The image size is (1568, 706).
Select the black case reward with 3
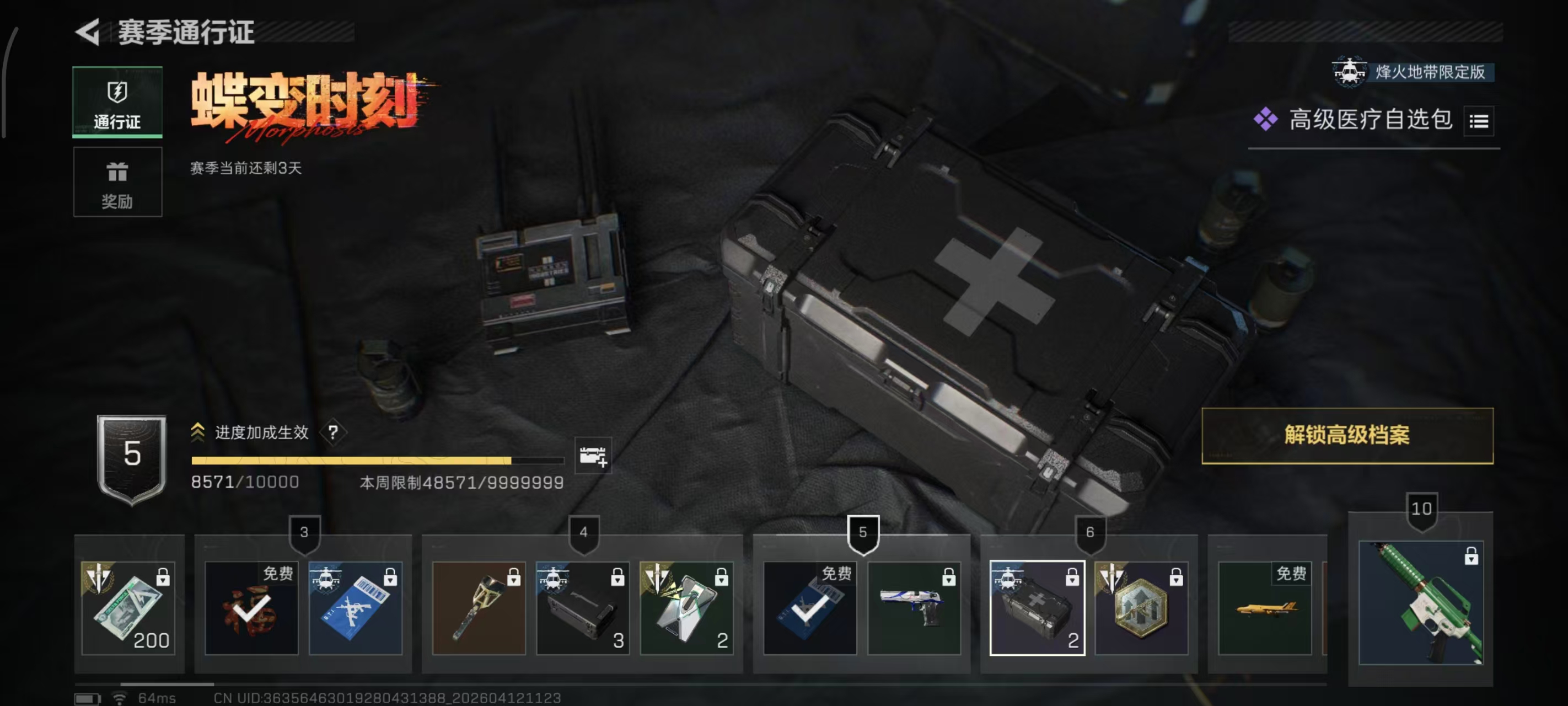point(583,607)
